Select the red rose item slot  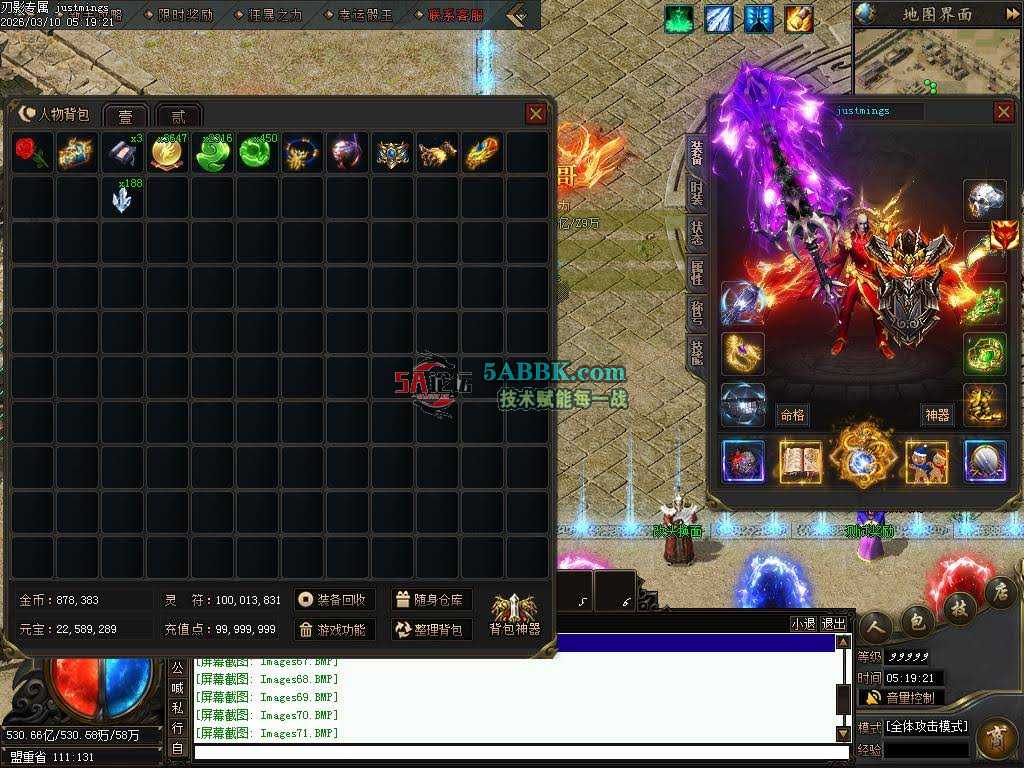[32, 154]
